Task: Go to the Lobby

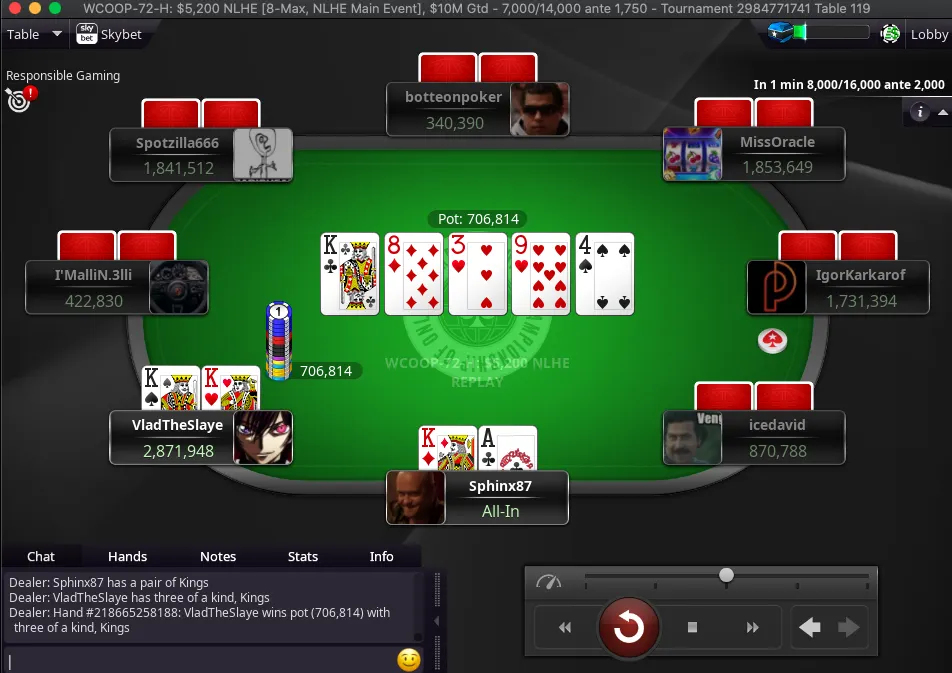Action: pos(929,34)
